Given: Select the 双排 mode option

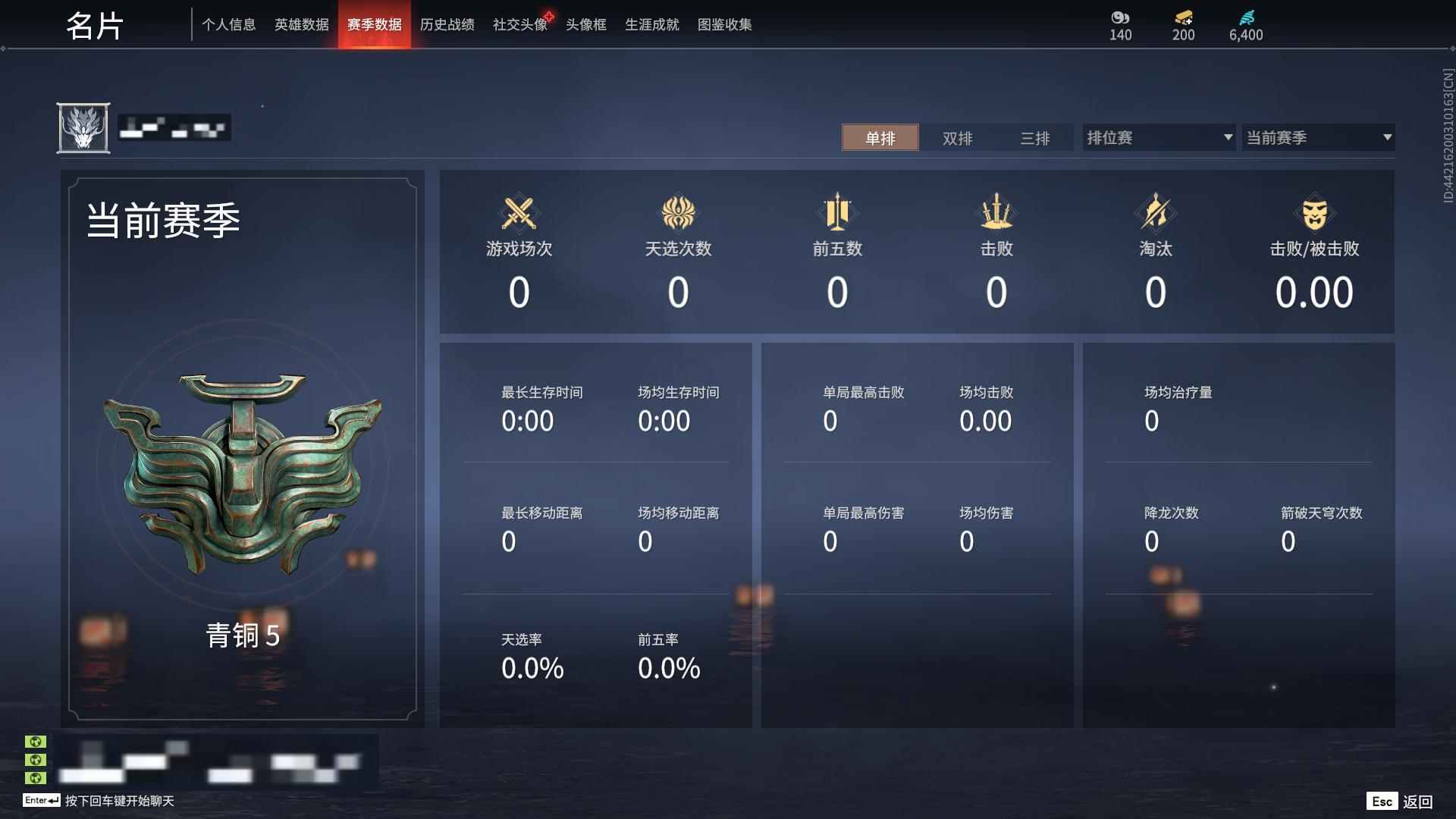Looking at the screenshot, I should 957,138.
